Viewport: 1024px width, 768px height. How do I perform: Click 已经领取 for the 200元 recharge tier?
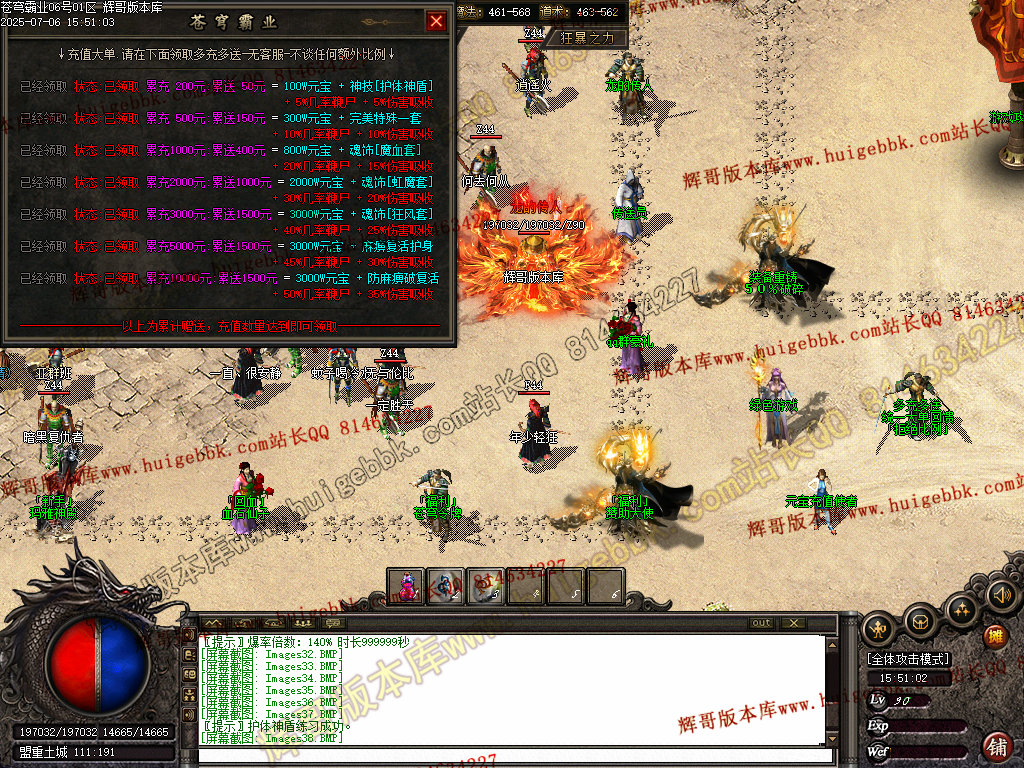coord(46,87)
